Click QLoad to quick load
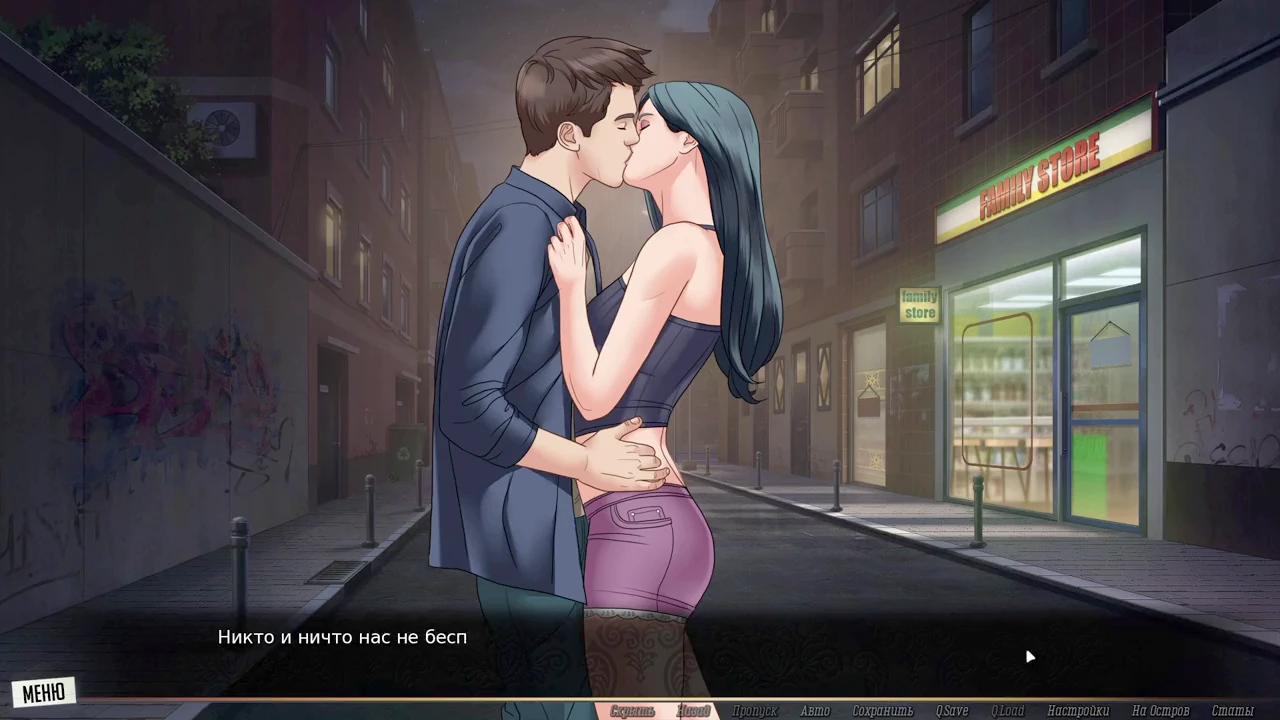This screenshot has width=1280, height=720. [1008, 711]
